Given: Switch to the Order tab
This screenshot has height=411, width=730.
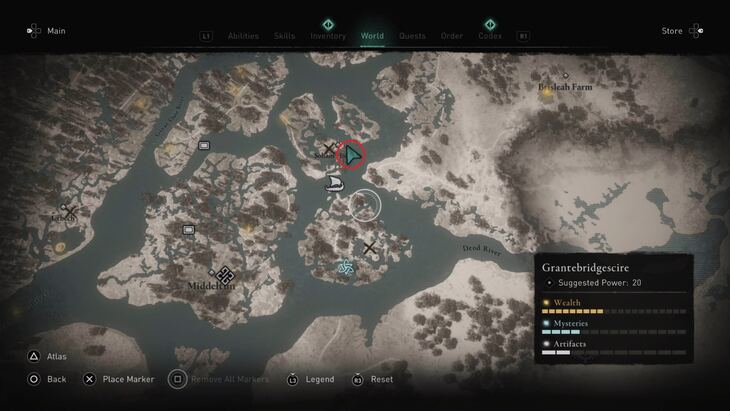Looking at the screenshot, I should click(x=452, y=36).
